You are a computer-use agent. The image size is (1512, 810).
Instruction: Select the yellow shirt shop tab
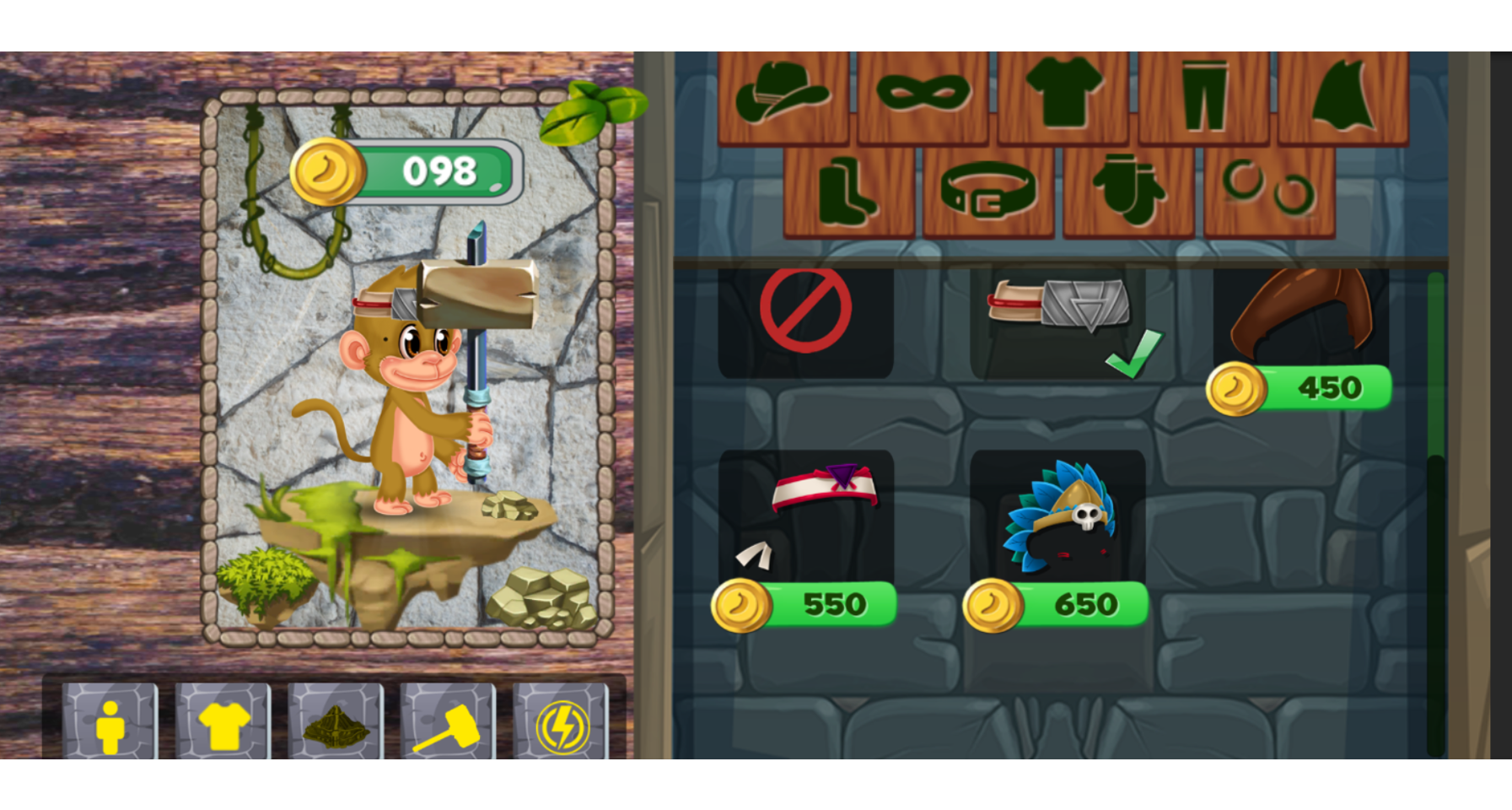point(222,727)
